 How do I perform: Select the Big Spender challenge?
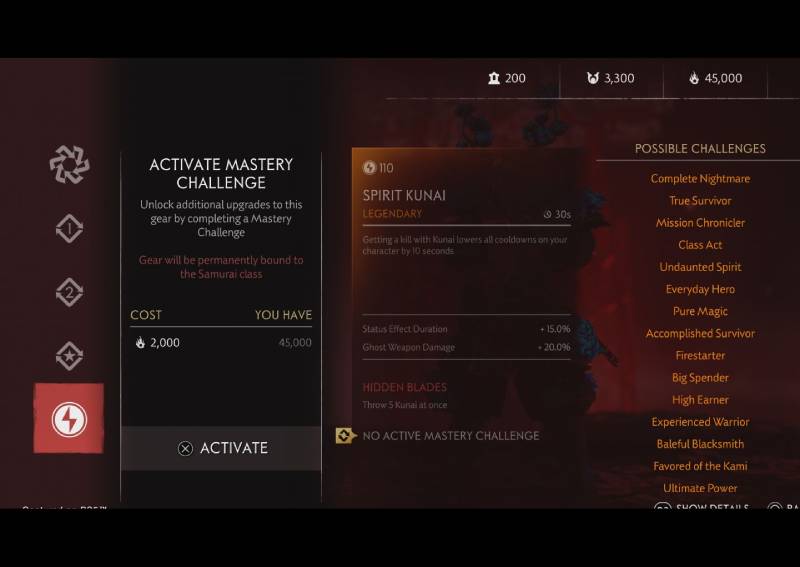point(700,378)
